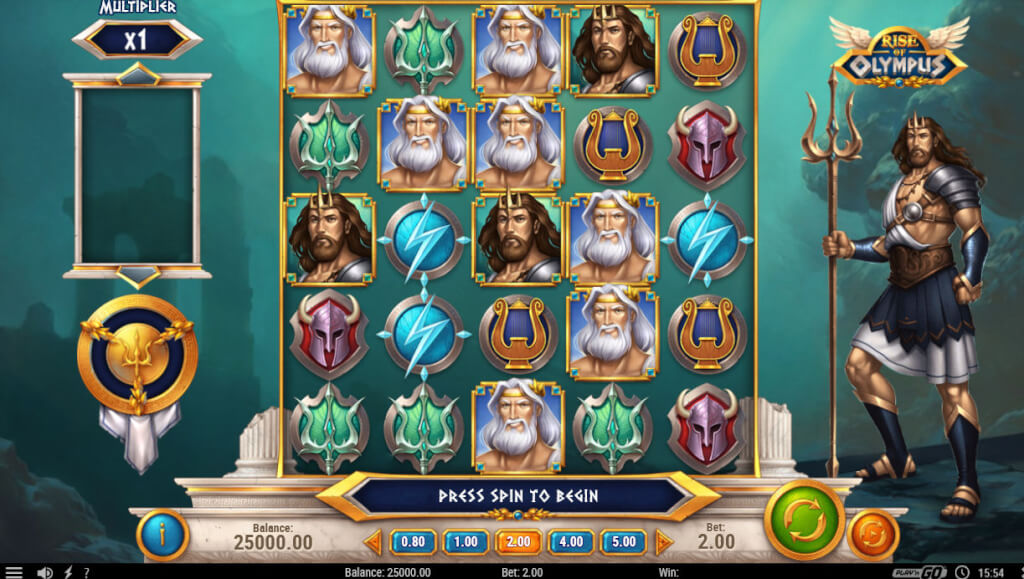Select the 5.00 bet amount
The width and height of the screenshot is (1024, 579).
[623, 542]
